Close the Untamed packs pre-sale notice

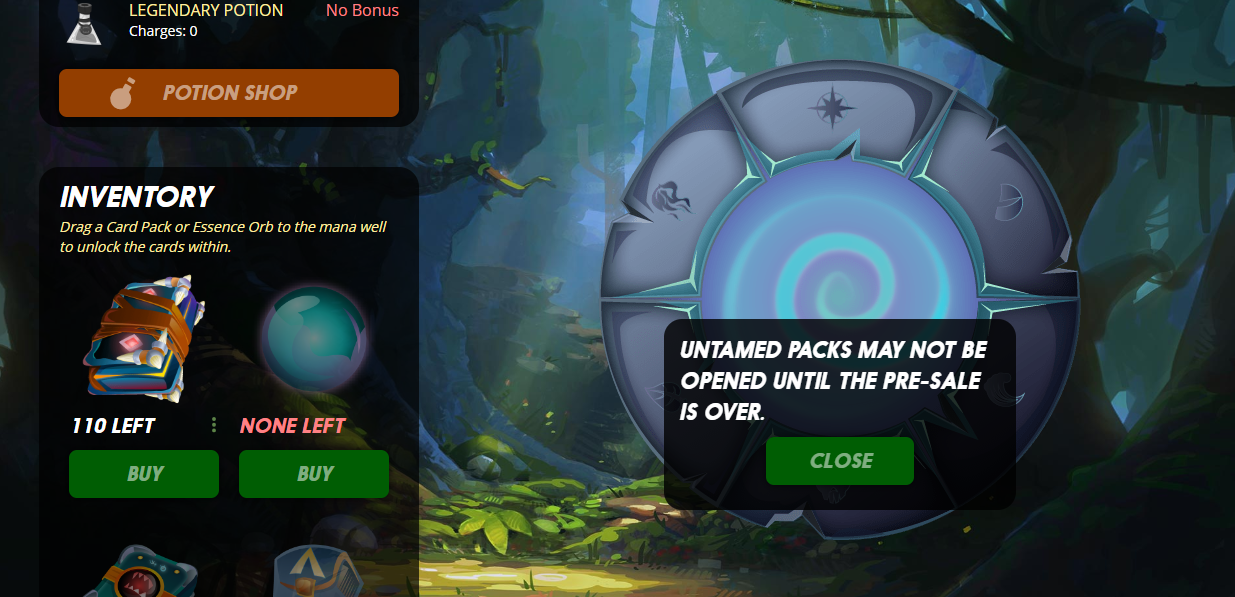(840, 461)
